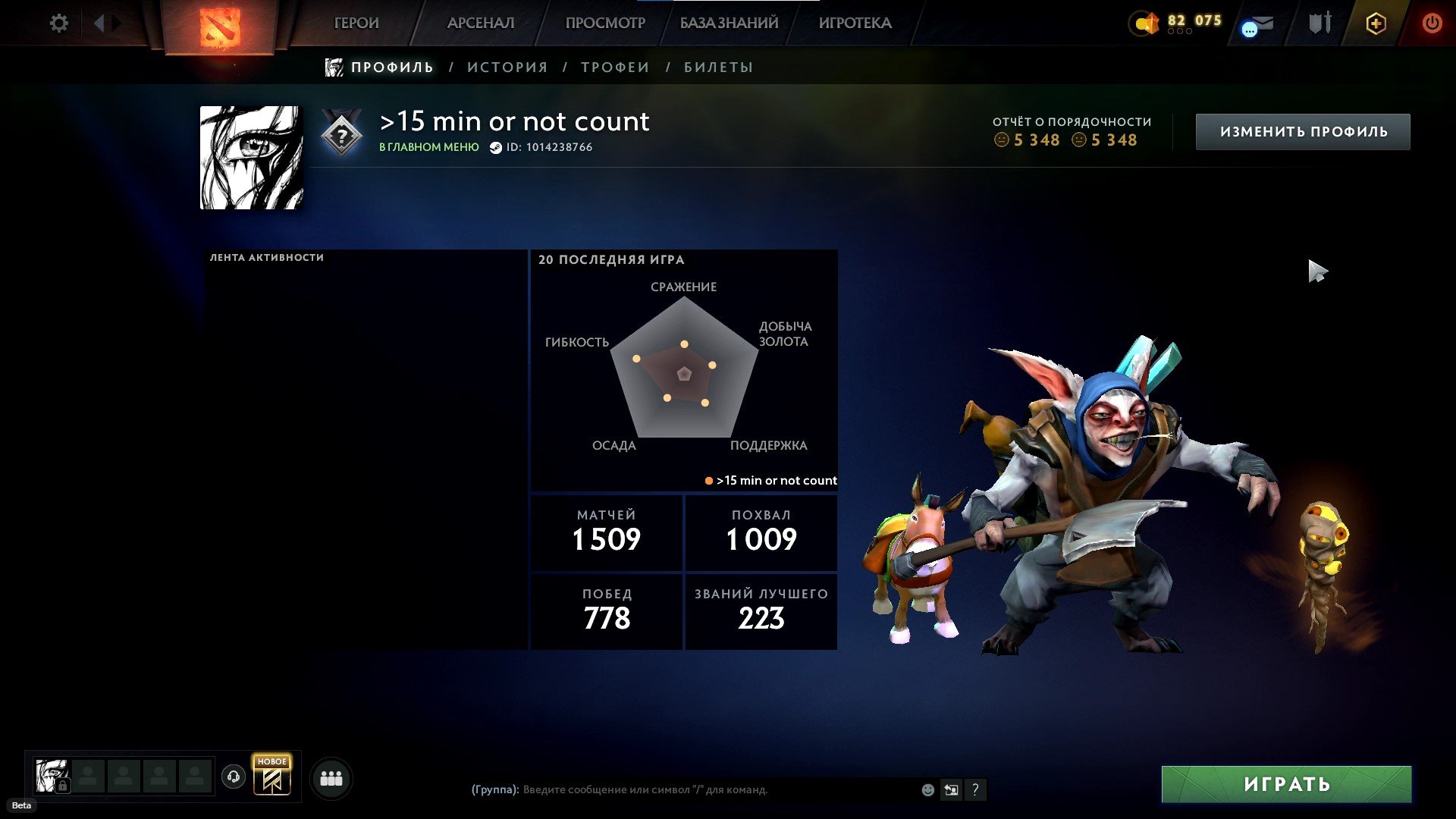Click the ИЗМЕНИТЬ ПРОФИЛЬ button
Viewport: 1456px width, 819px height.
click(x=1303, y=132)
